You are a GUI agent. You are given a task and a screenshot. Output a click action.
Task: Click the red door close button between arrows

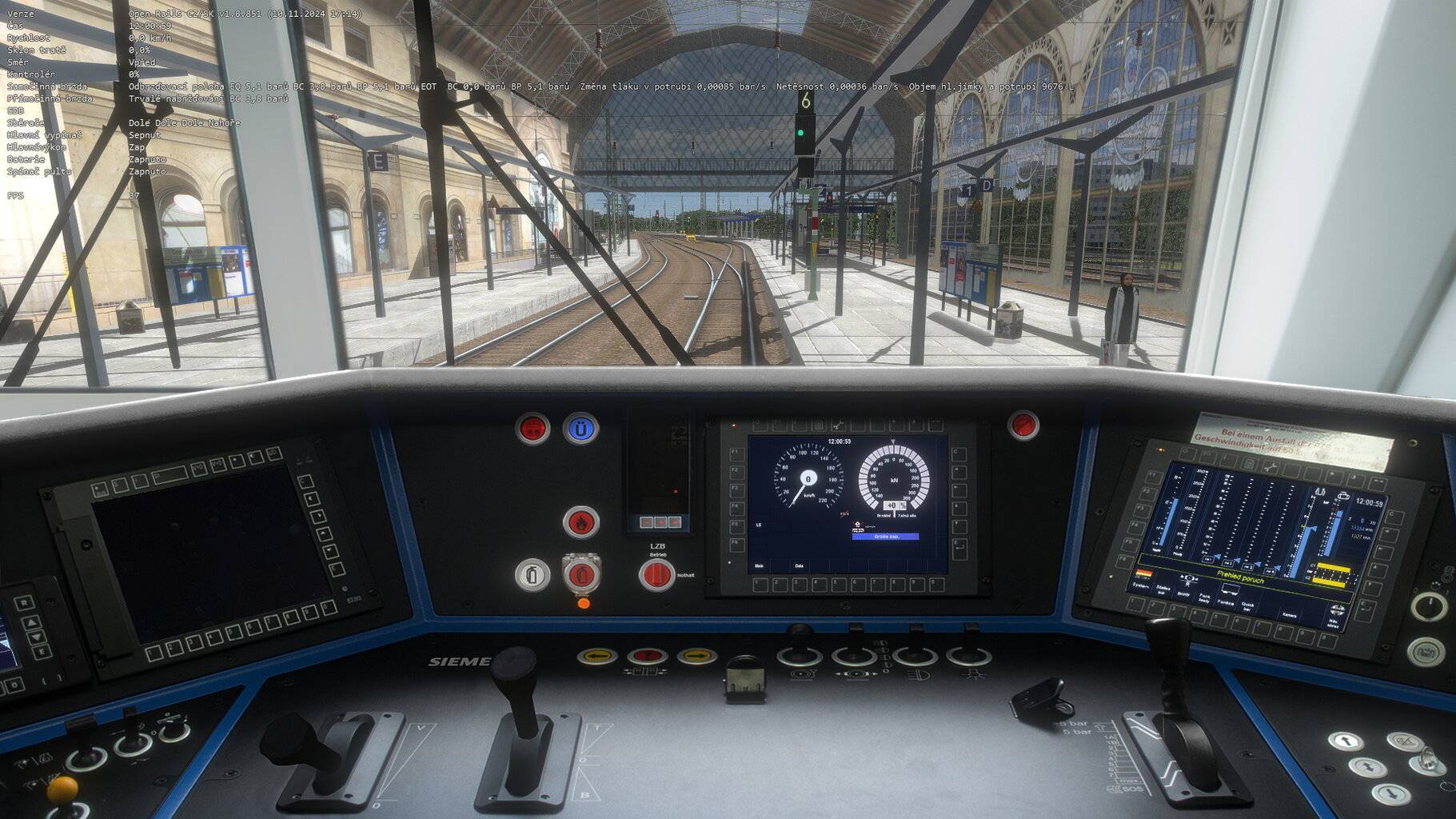pos(647,657)
